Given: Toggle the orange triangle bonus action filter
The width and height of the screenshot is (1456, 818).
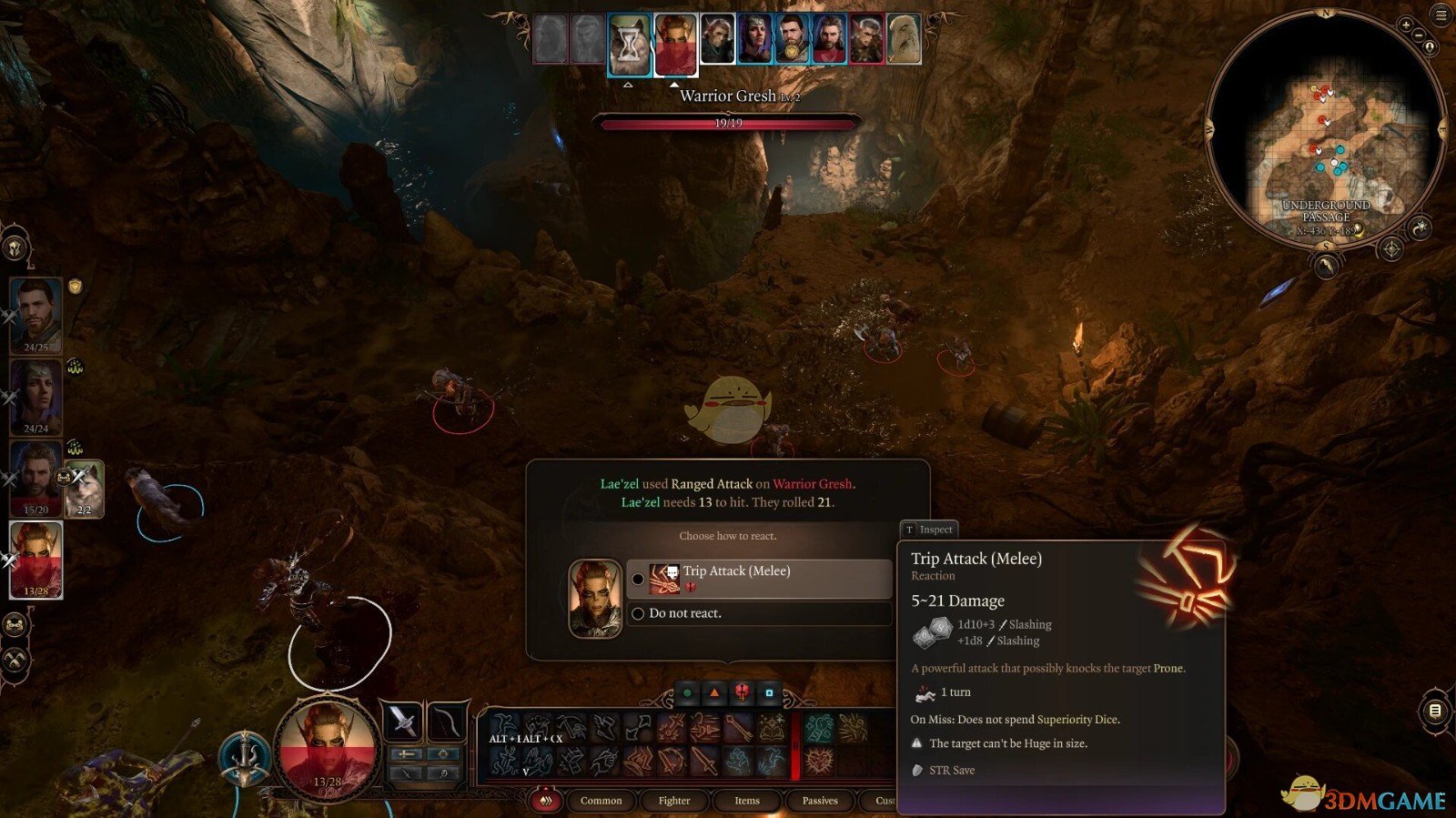Looking at the screenshot, I should [715, 693].
